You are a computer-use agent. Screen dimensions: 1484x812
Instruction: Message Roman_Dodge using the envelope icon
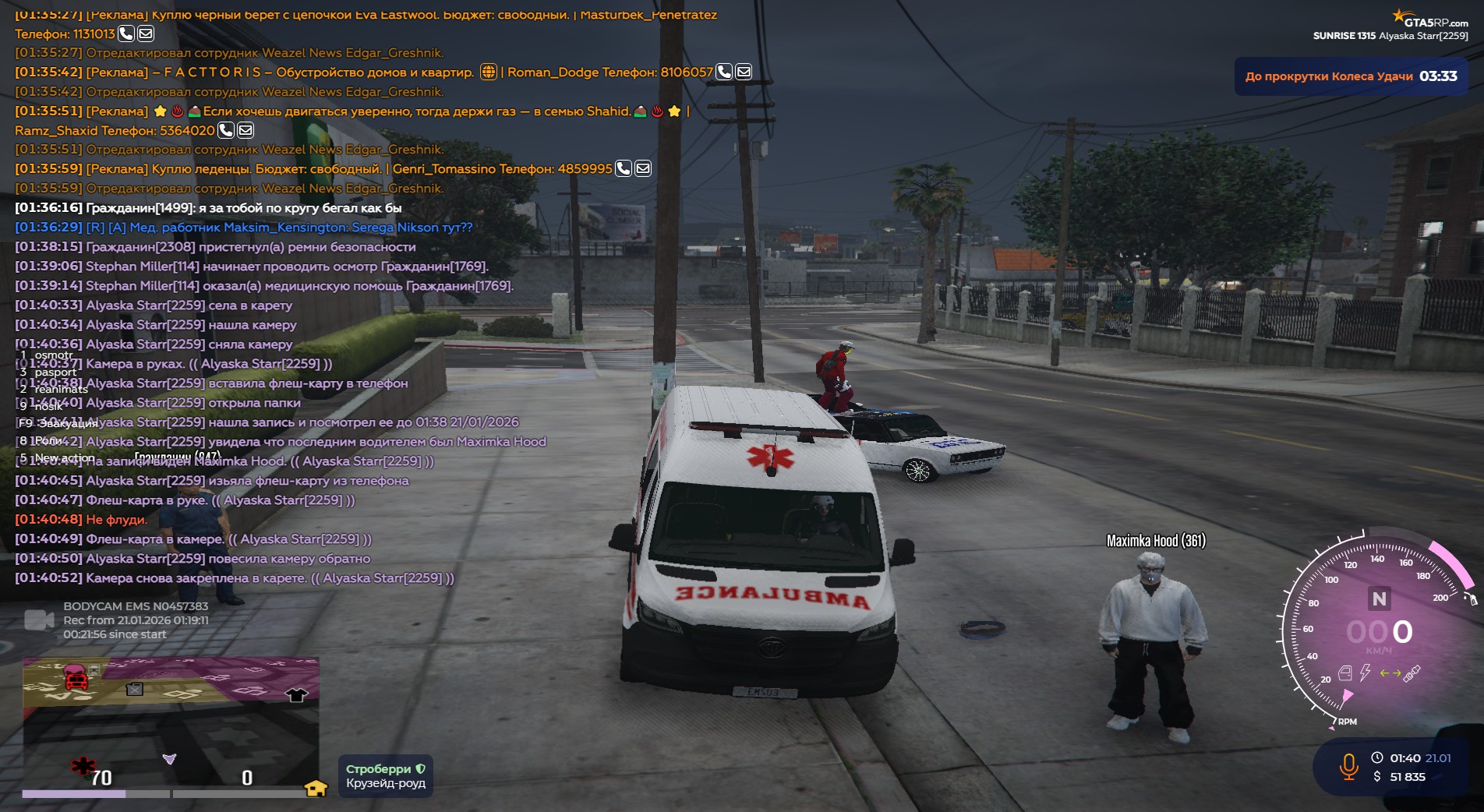(744, 72)
